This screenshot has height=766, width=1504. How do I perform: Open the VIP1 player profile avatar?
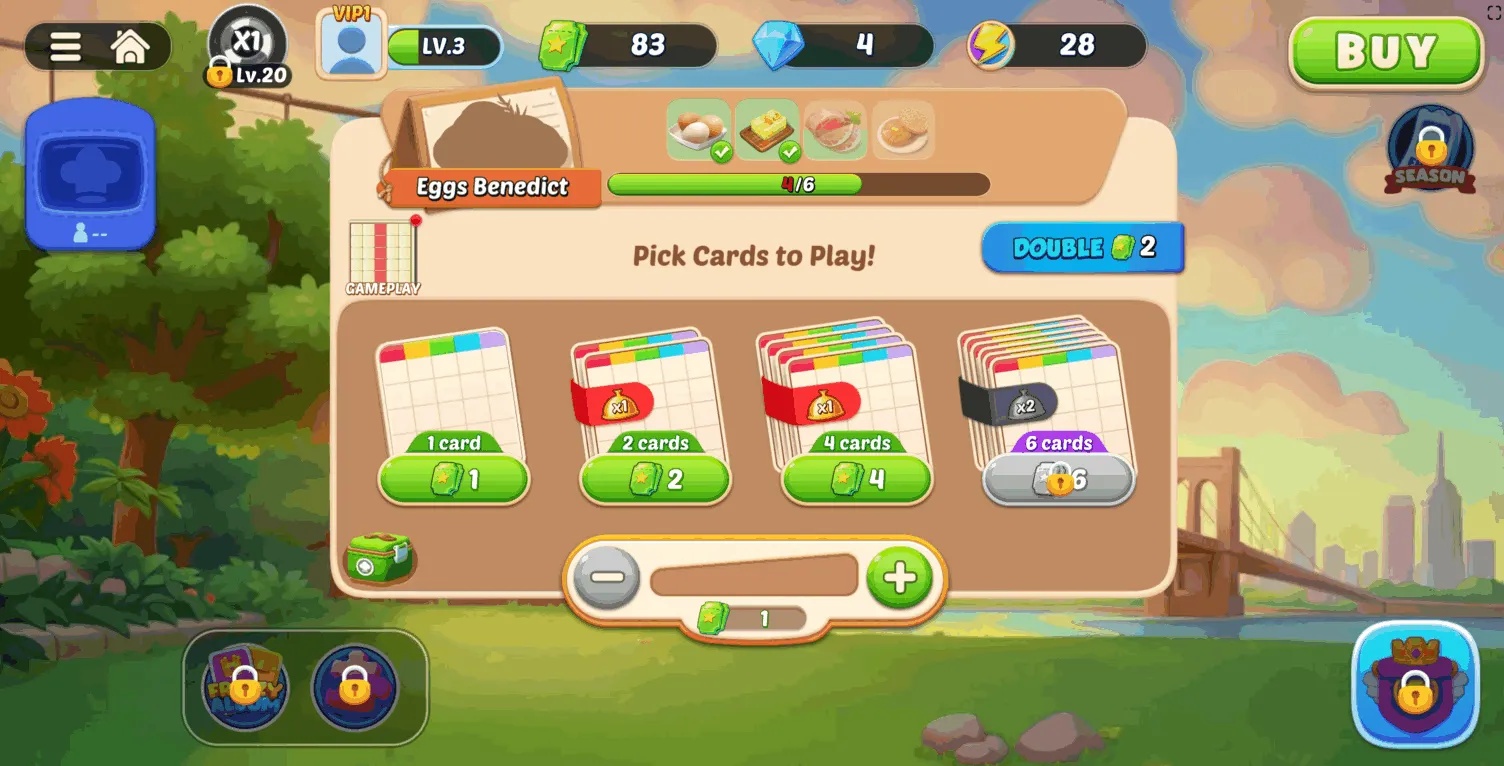[x=350, y=43]
